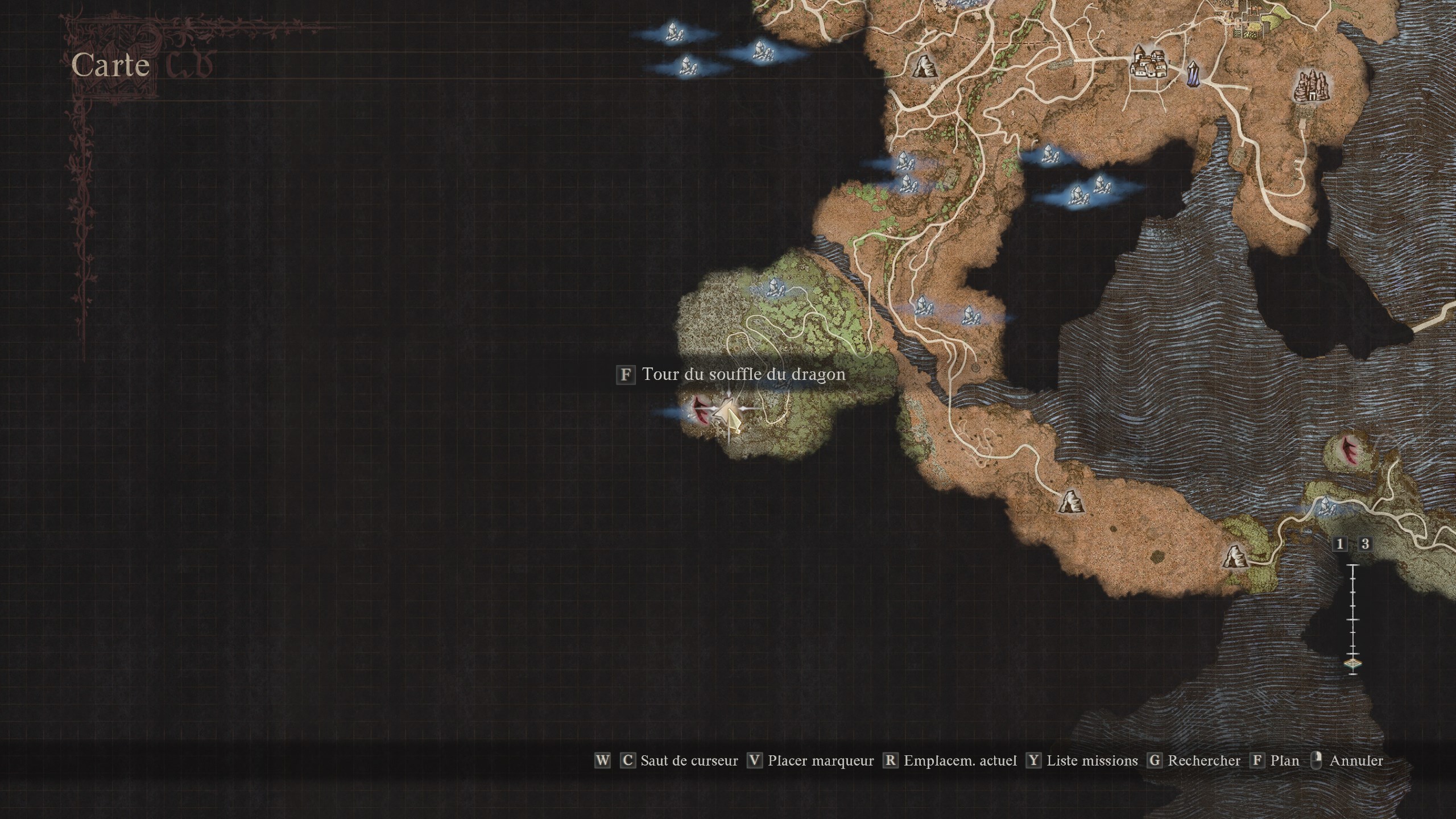This screenshot has width=1456, height=819.
Task: Toggle a map marker with Placer marqueur
Action: point(820,760)
